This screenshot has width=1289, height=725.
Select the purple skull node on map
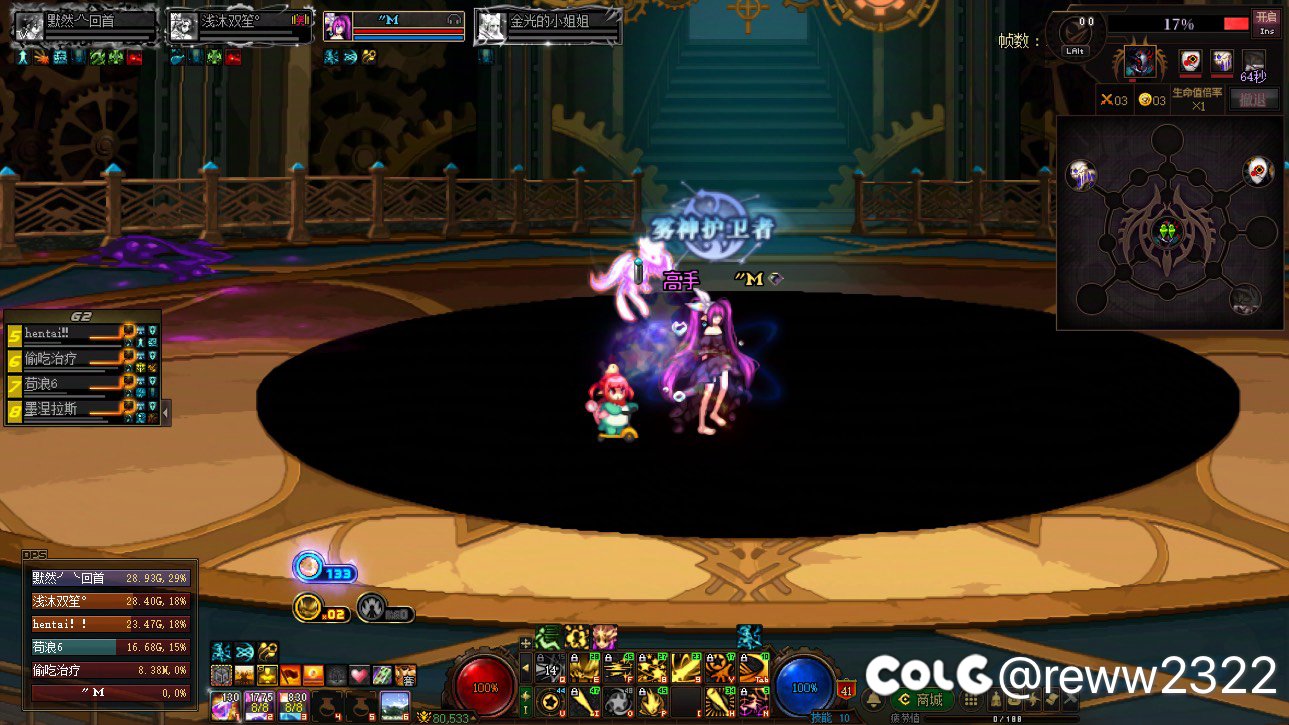tap(1080, 175)
